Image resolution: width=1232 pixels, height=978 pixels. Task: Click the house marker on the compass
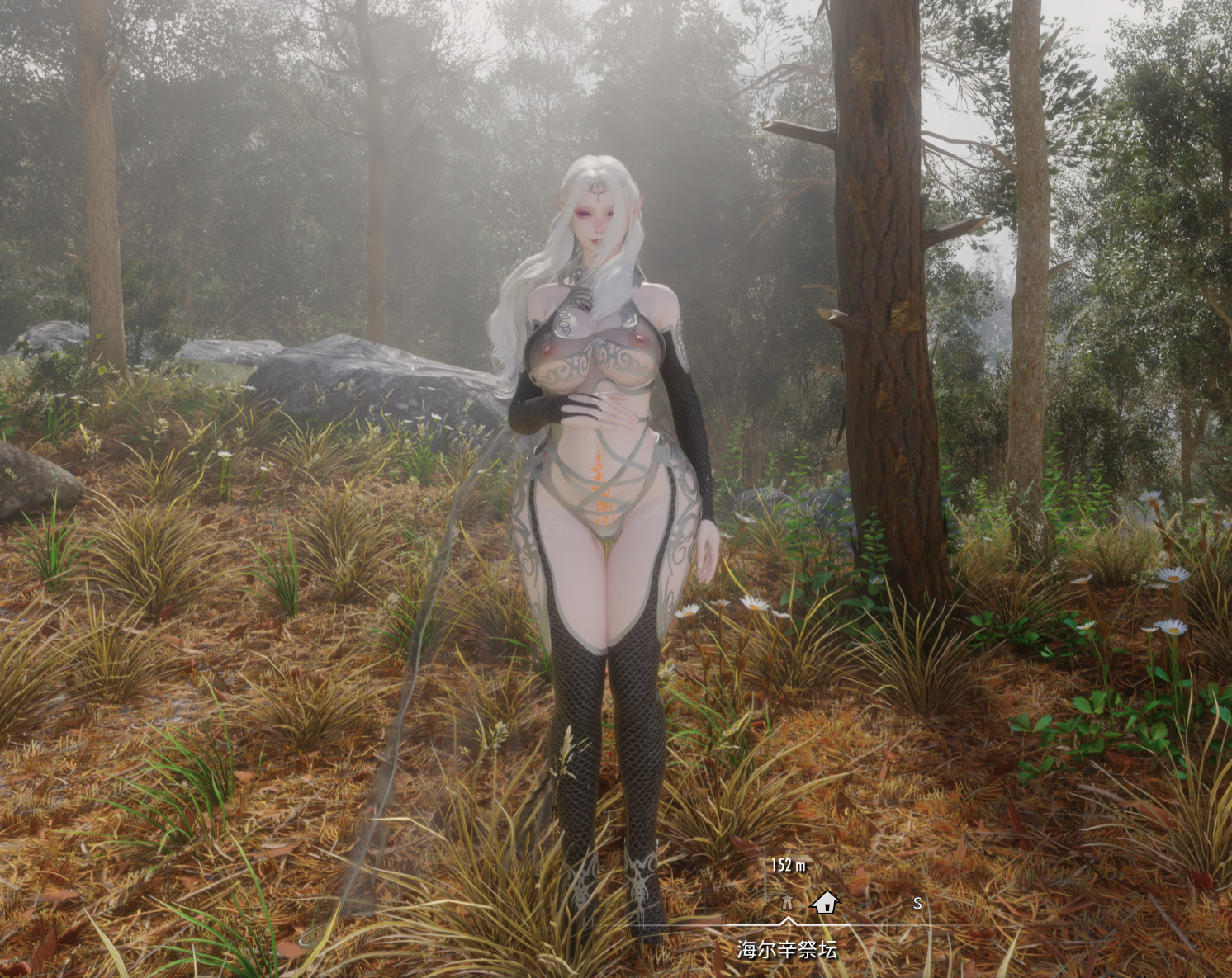pyautogui.click(x=824, y=902)
